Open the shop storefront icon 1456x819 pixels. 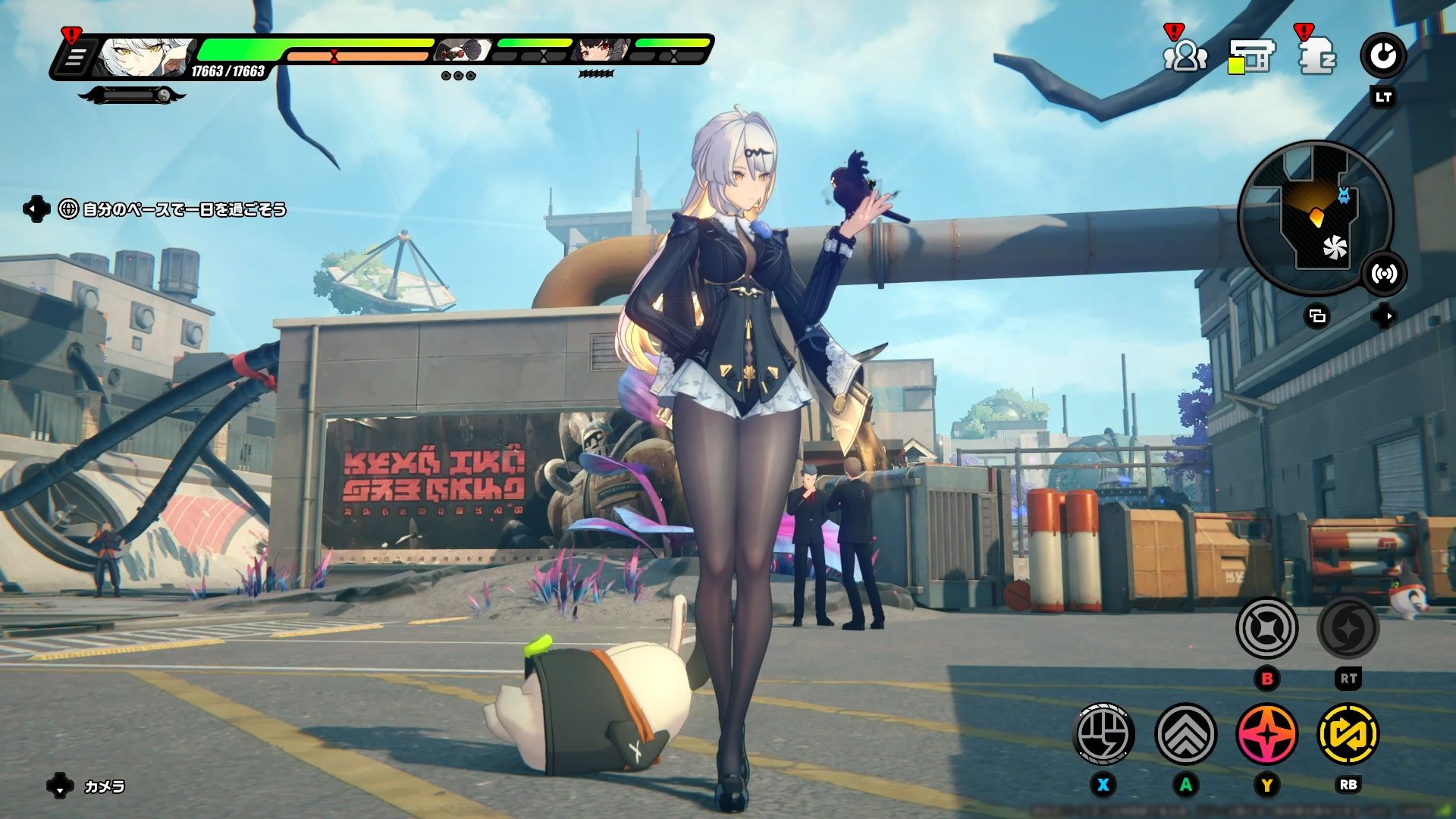pos(1251,56)
